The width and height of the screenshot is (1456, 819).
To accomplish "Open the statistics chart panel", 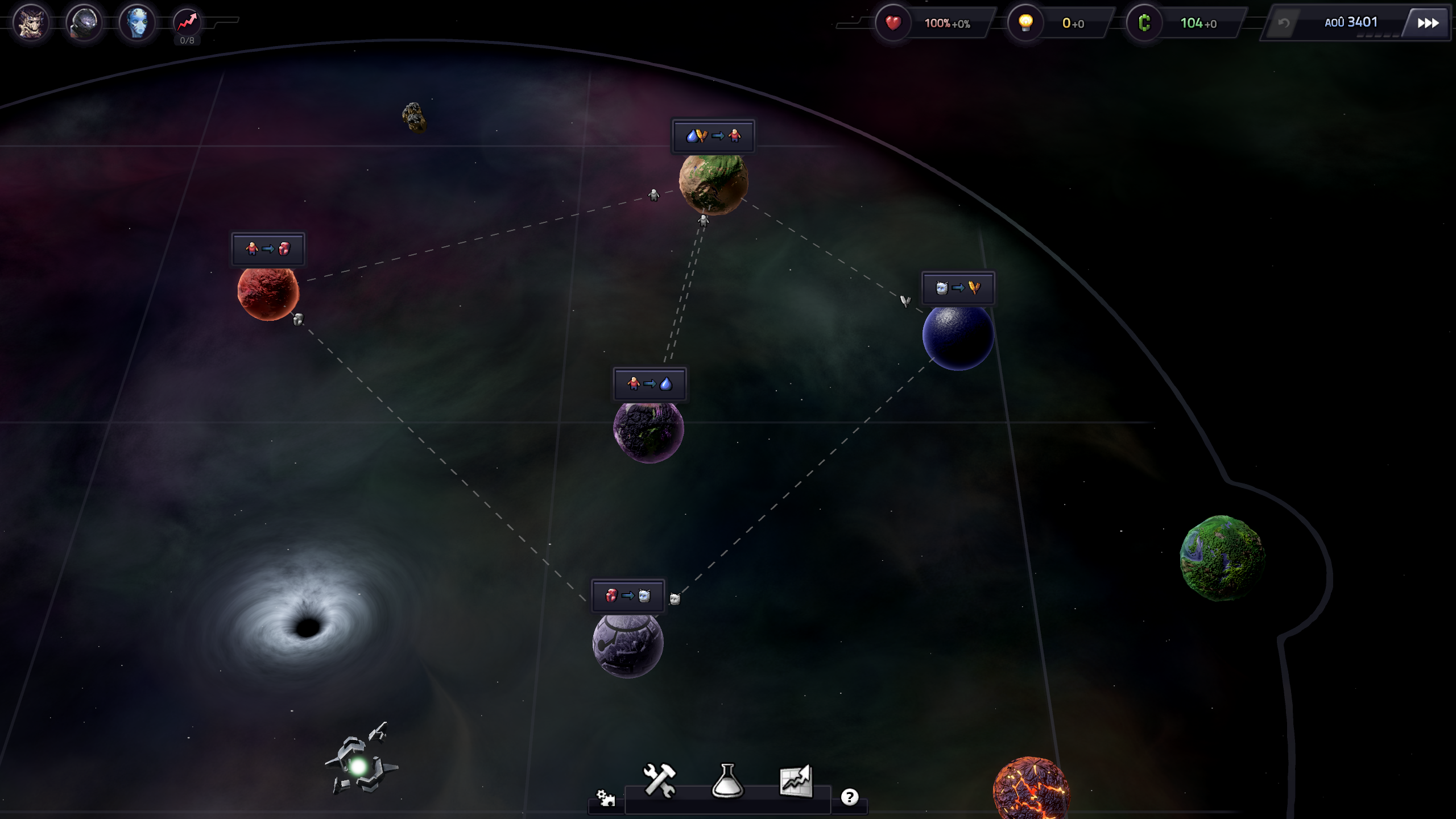I will (x=796, y=780).
